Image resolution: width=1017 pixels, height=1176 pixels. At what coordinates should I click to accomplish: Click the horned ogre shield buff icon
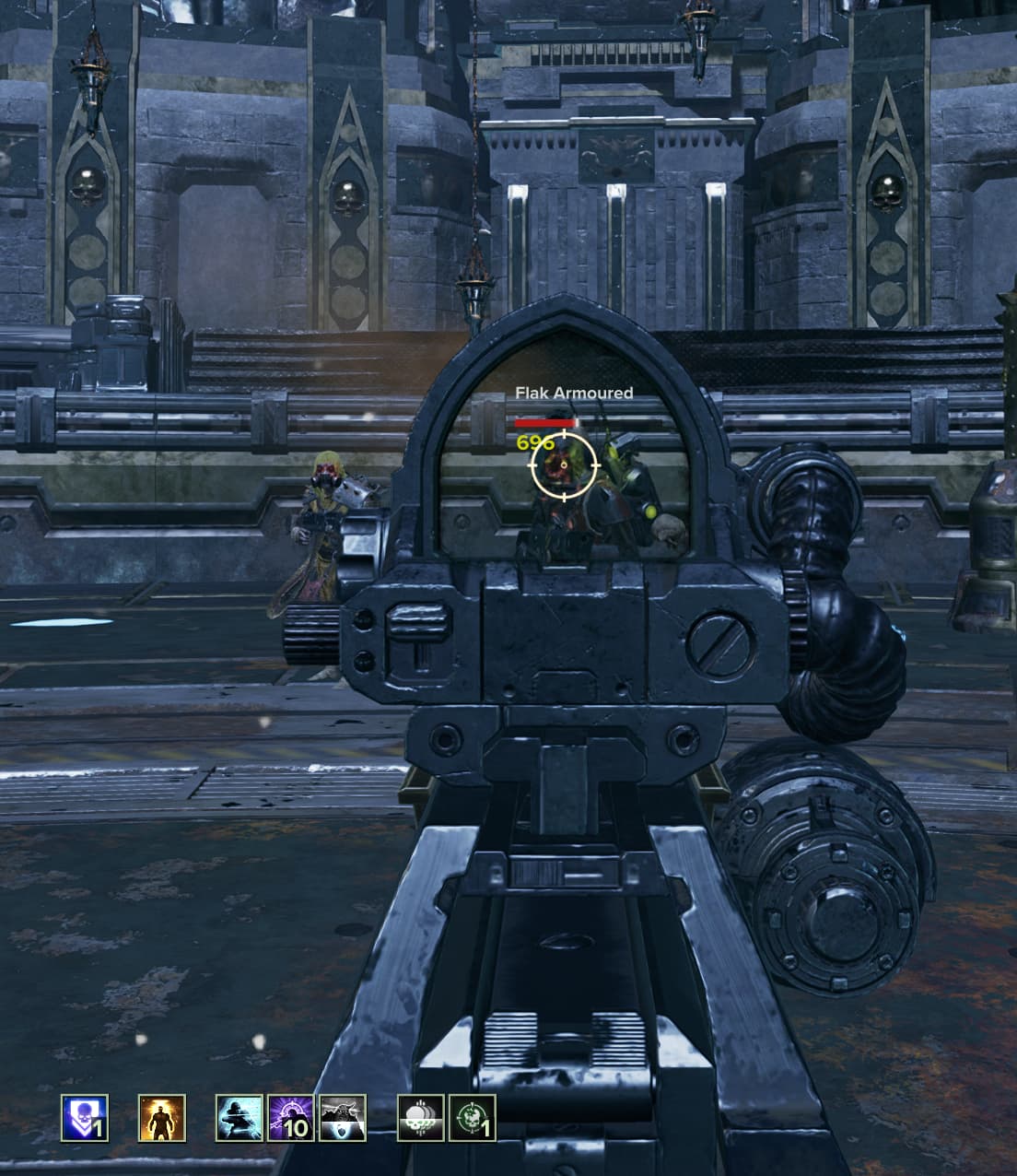click(343, 1118)
